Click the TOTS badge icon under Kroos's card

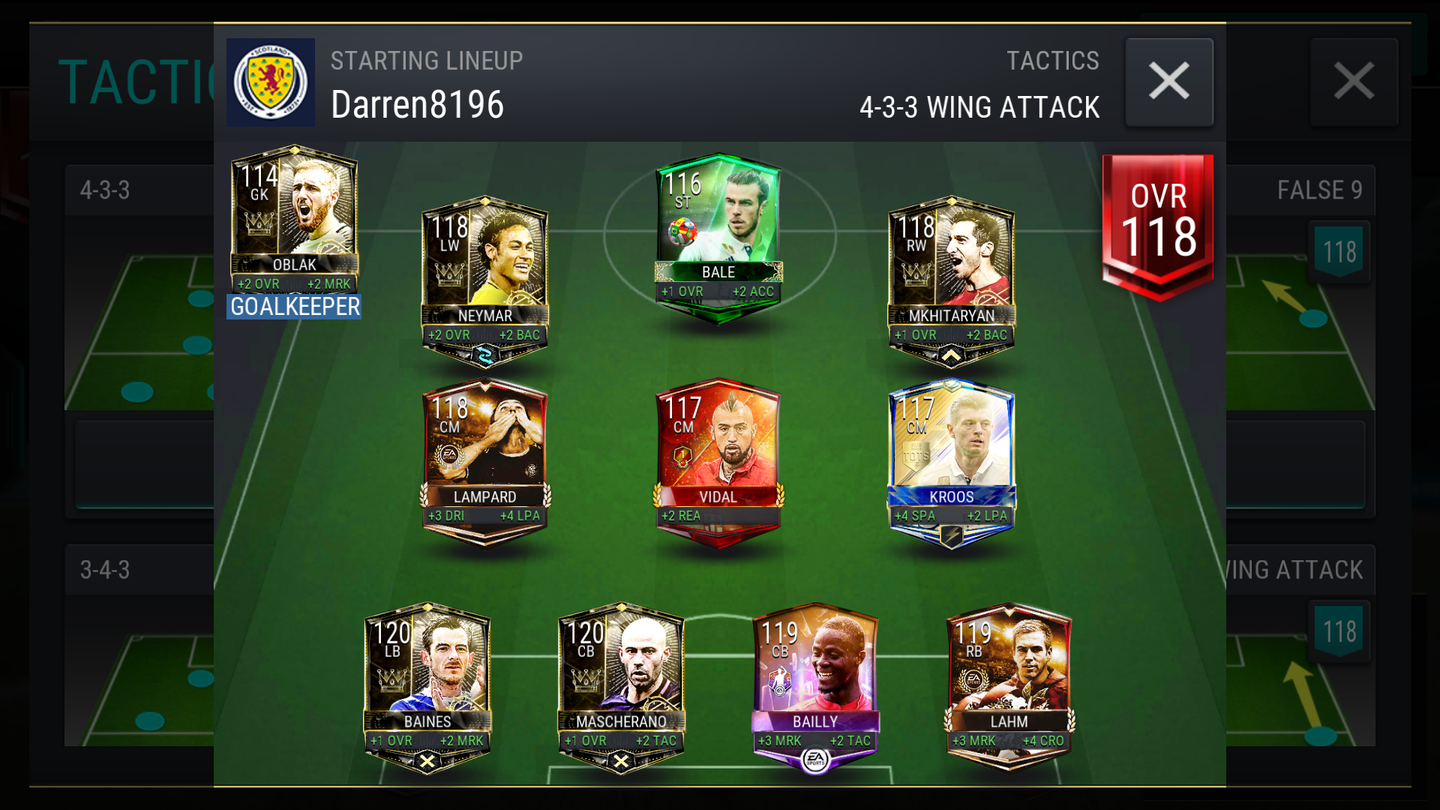pyautogui.click(x=951, y=538)
